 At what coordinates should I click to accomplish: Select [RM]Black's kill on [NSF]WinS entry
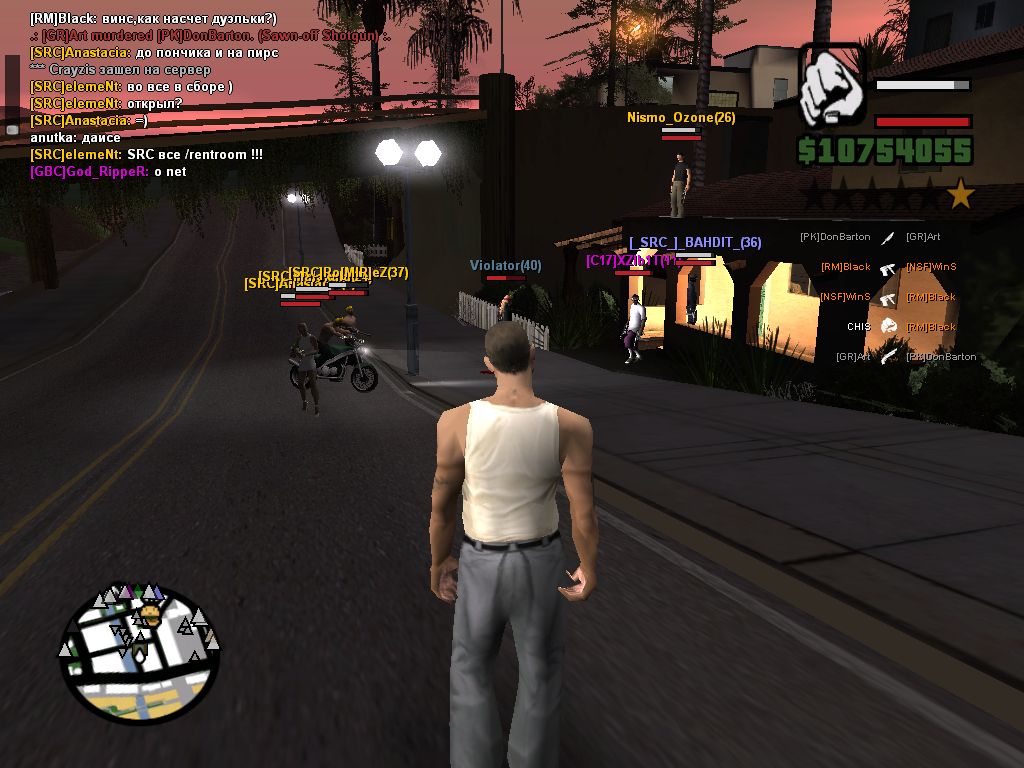[887, 267]
